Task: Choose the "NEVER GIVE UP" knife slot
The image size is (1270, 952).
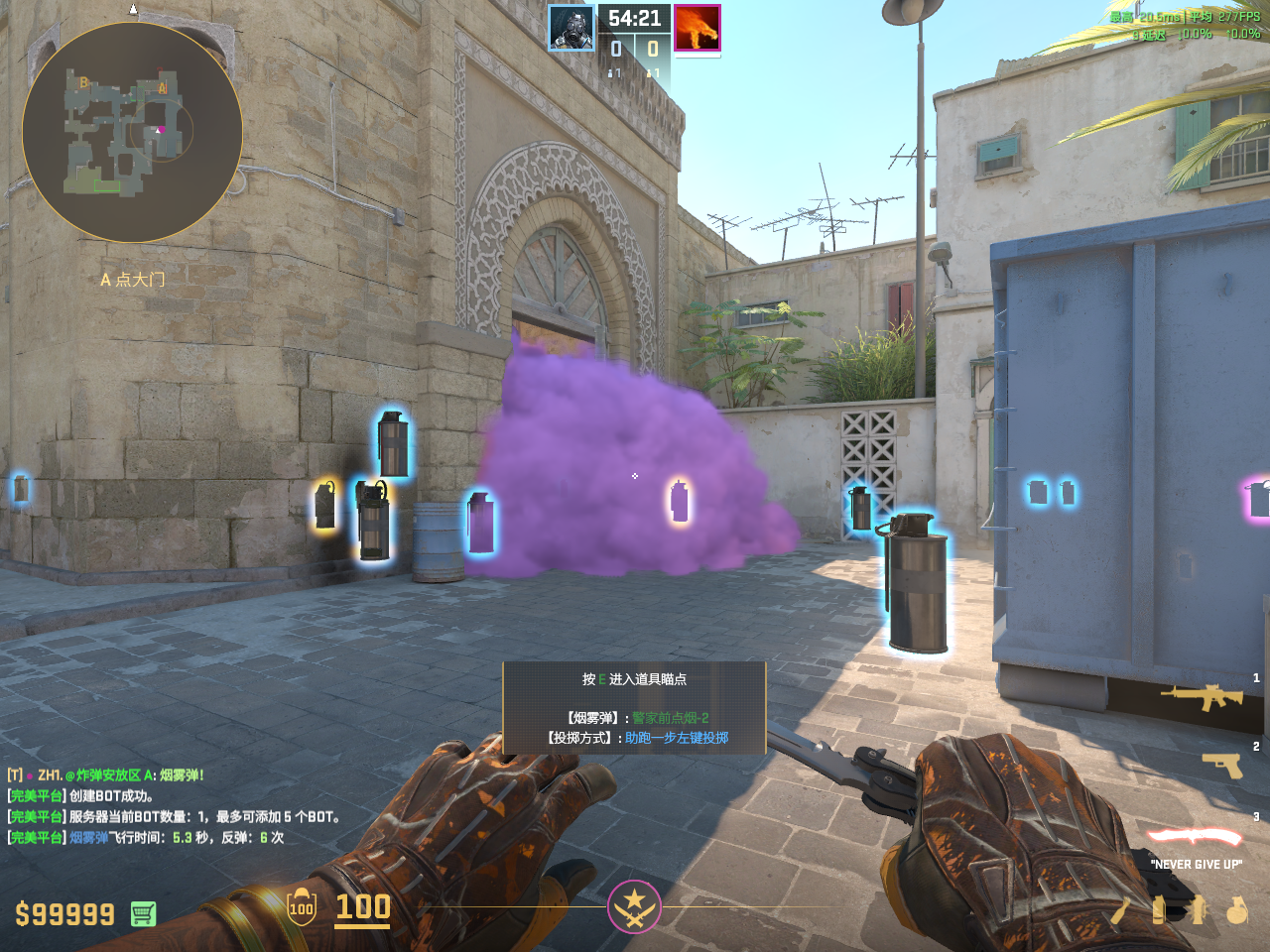Action: tap(1195, 838)
